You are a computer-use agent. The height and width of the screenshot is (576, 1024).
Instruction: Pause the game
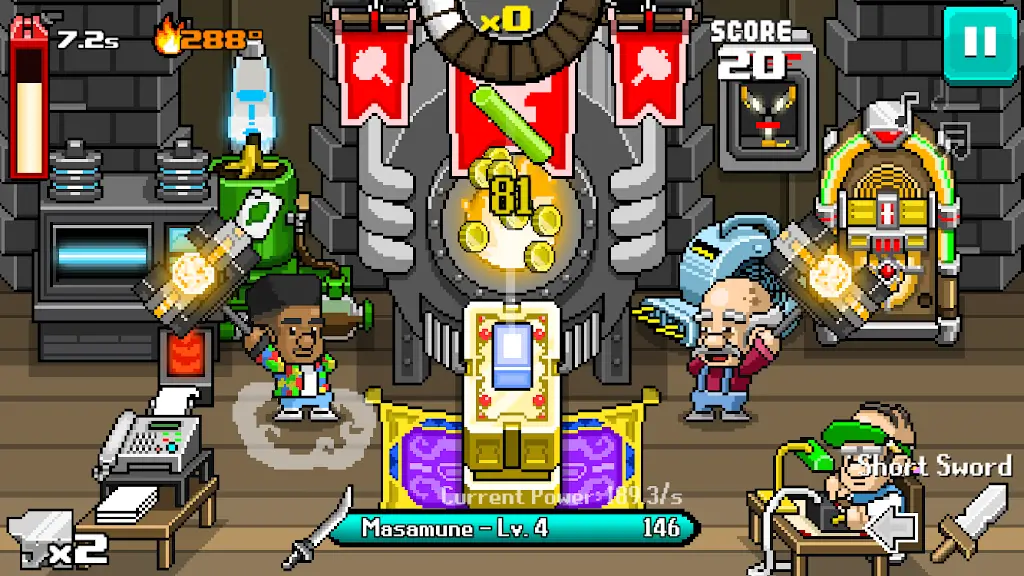(979, 43)
